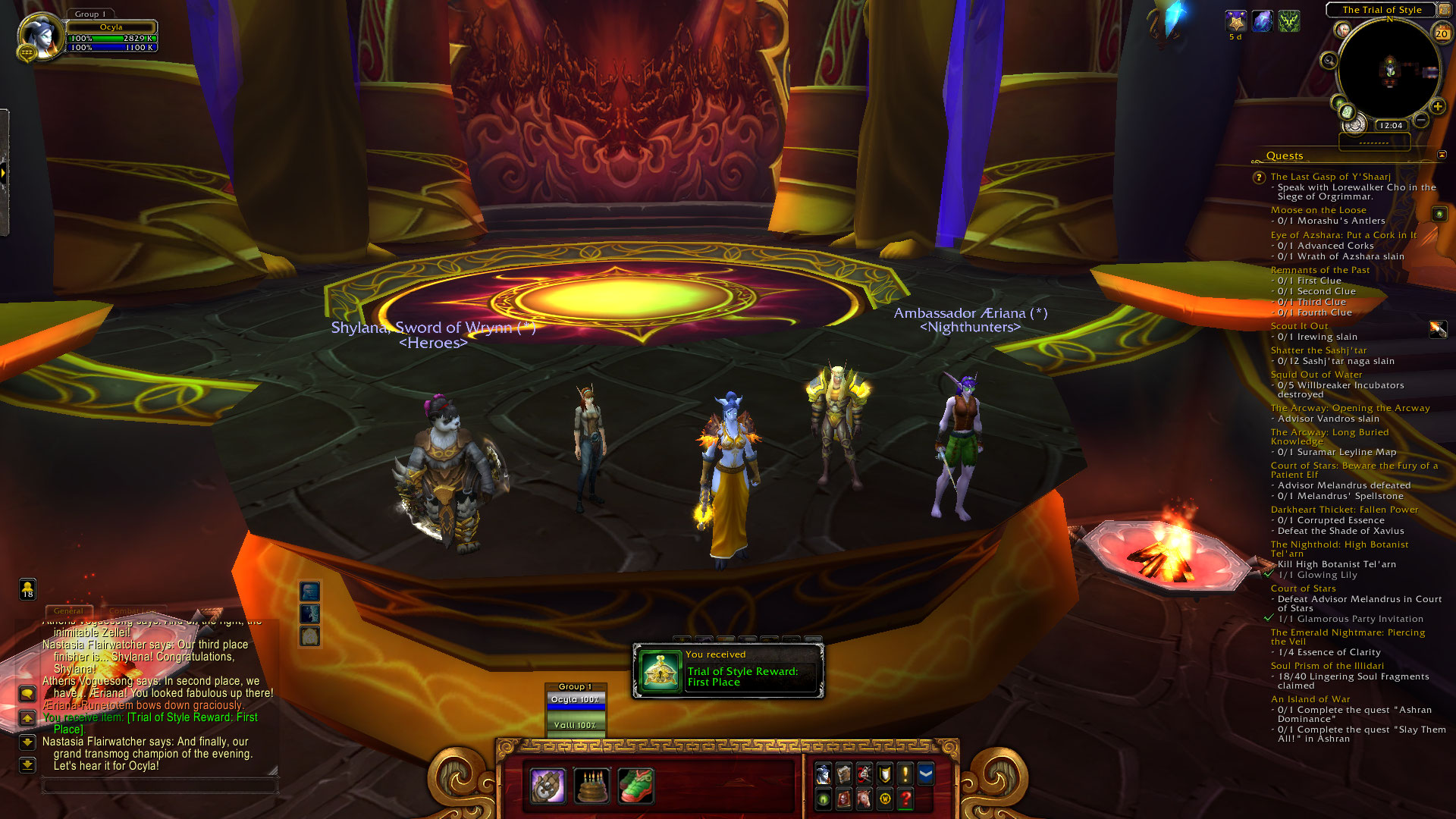Viewport: 1456px width, 819px height.
Task: Zoom out the minimap with minus button
Action: point(1421,120)
